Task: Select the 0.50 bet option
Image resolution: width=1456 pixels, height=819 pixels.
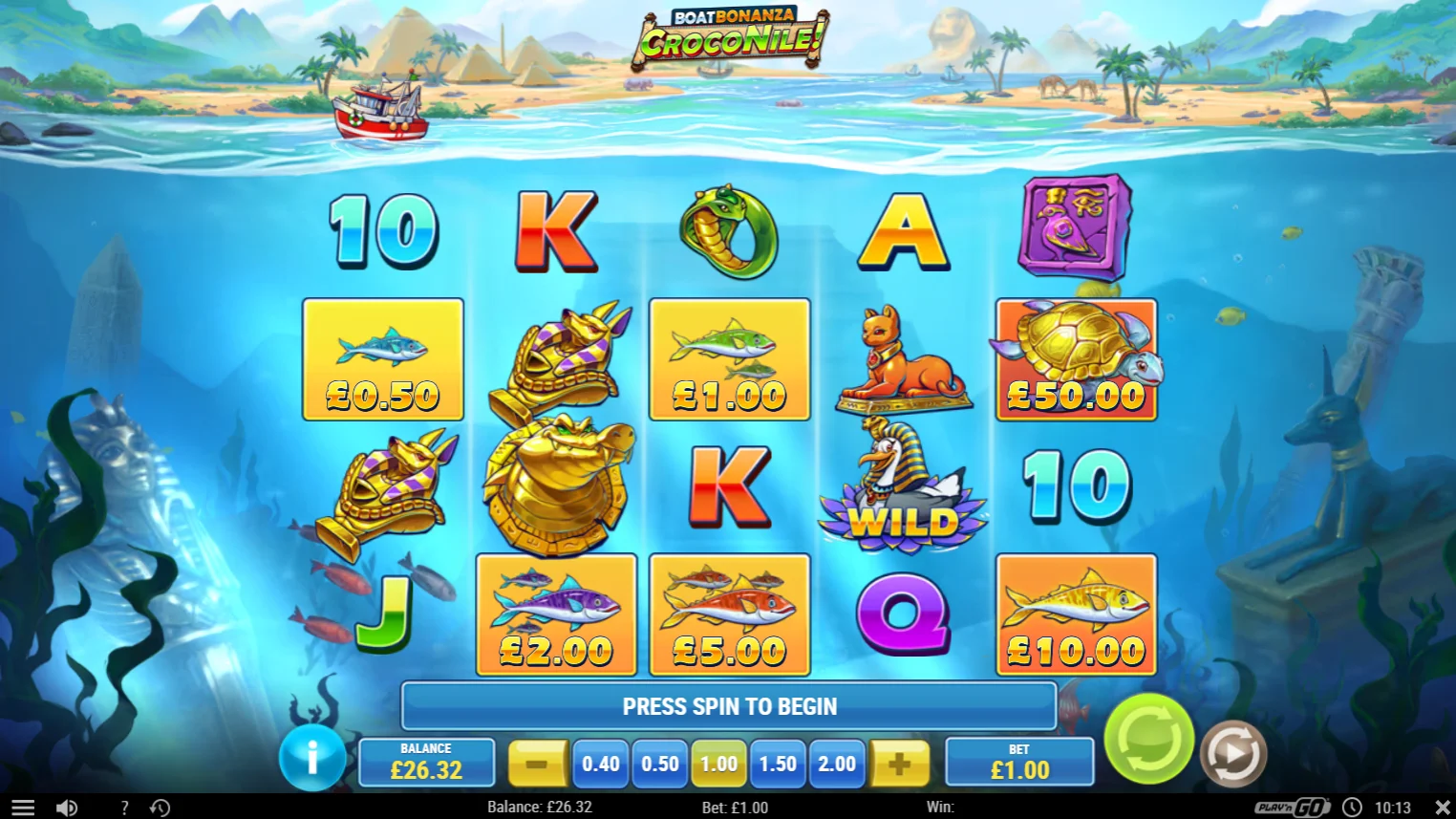Action: click(659, 764)
